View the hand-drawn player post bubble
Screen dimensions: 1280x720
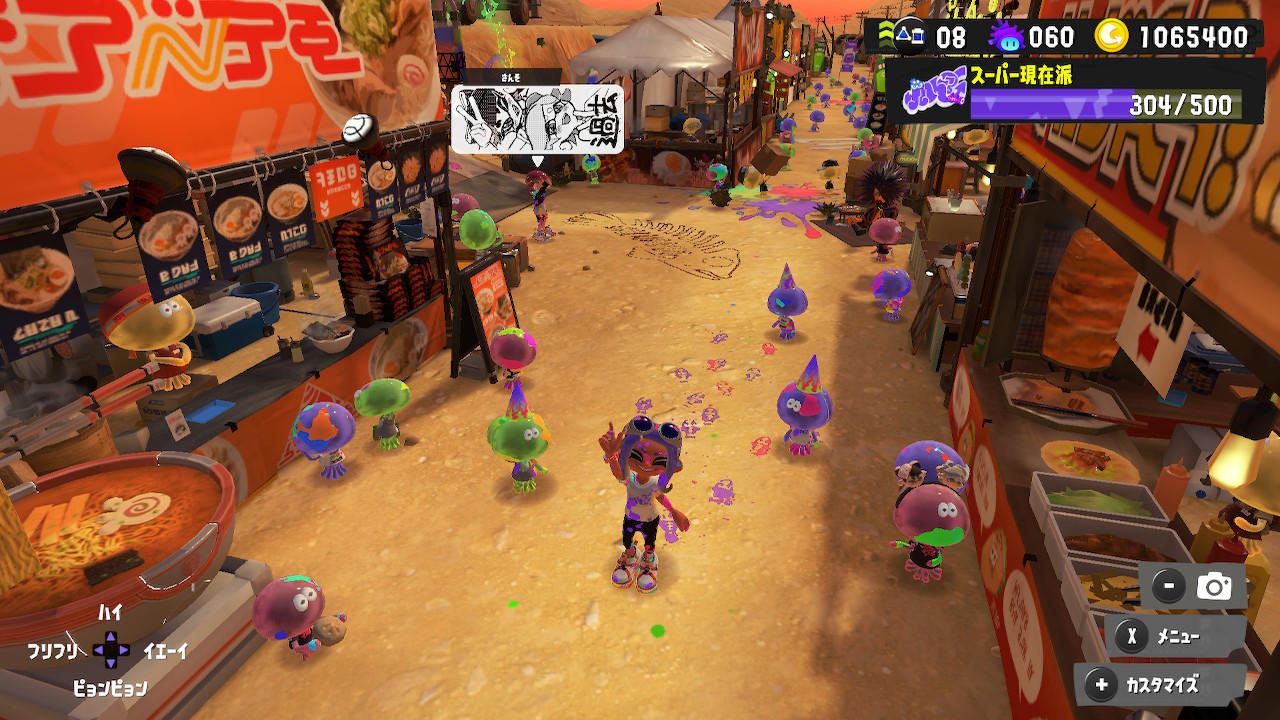[538, 119]
